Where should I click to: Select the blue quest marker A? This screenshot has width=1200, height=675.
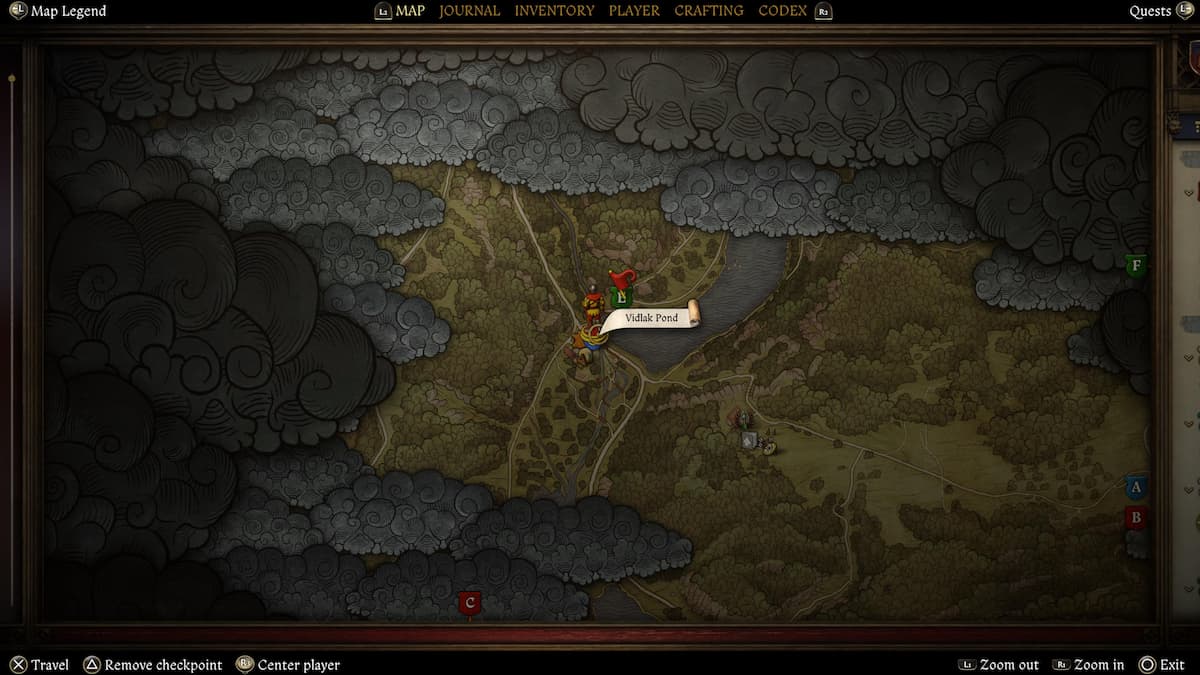coord(1135,488)
